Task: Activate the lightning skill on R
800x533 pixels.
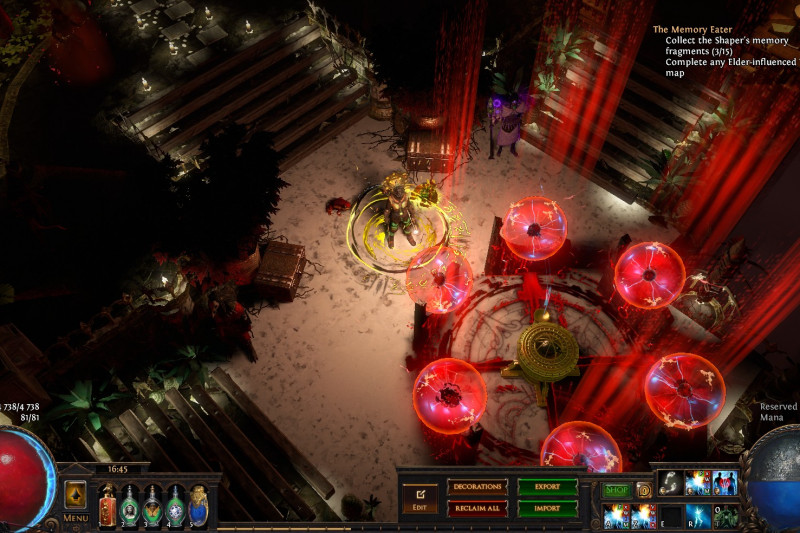Action: pyautogui.click(x=698, y=515)
